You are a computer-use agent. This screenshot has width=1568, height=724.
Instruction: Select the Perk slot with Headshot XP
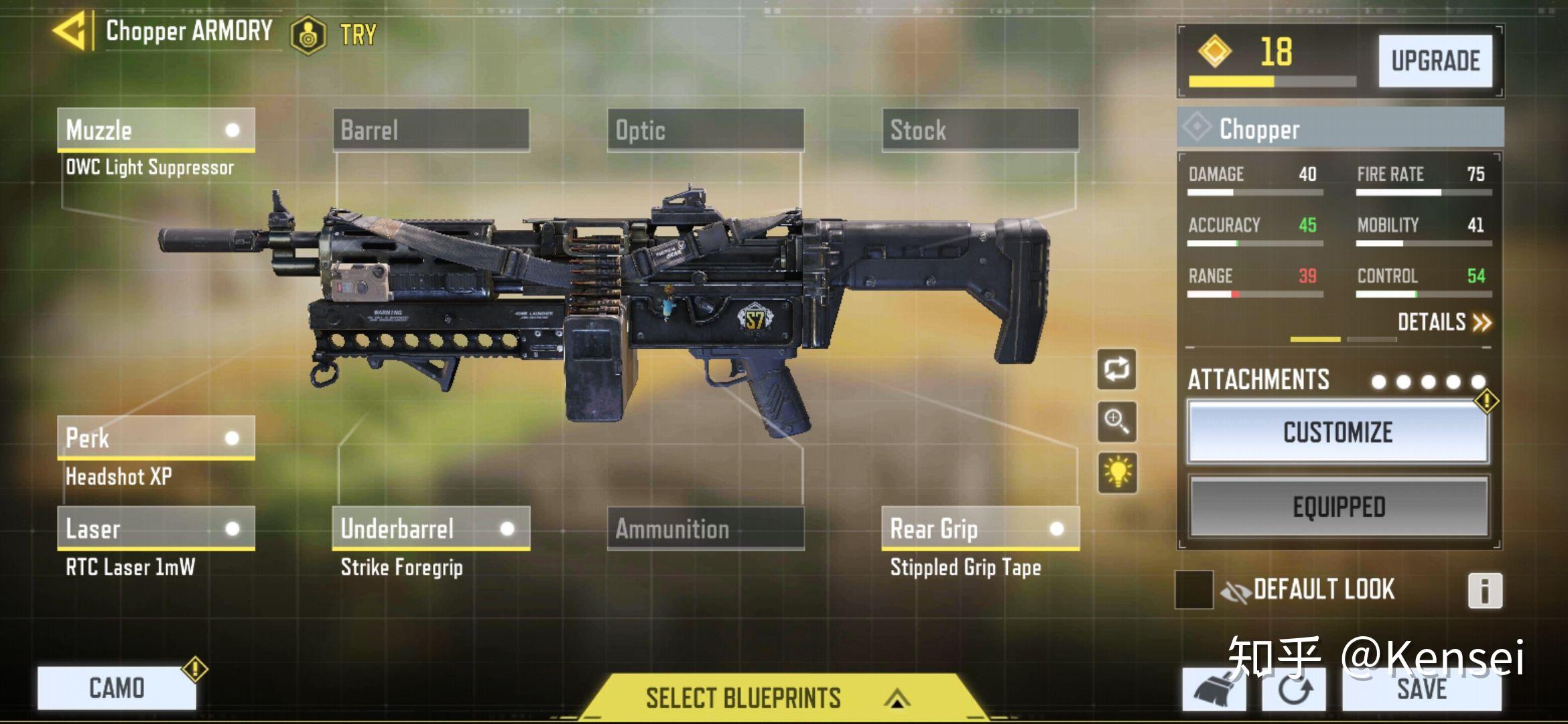(155, 438)
